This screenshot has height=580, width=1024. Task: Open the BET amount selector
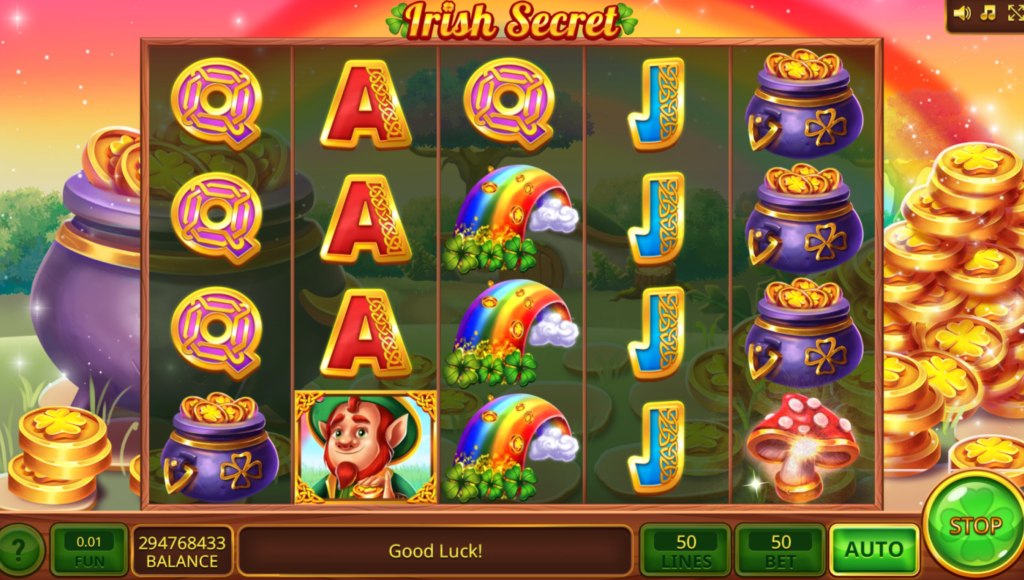(x=780, y=550)
